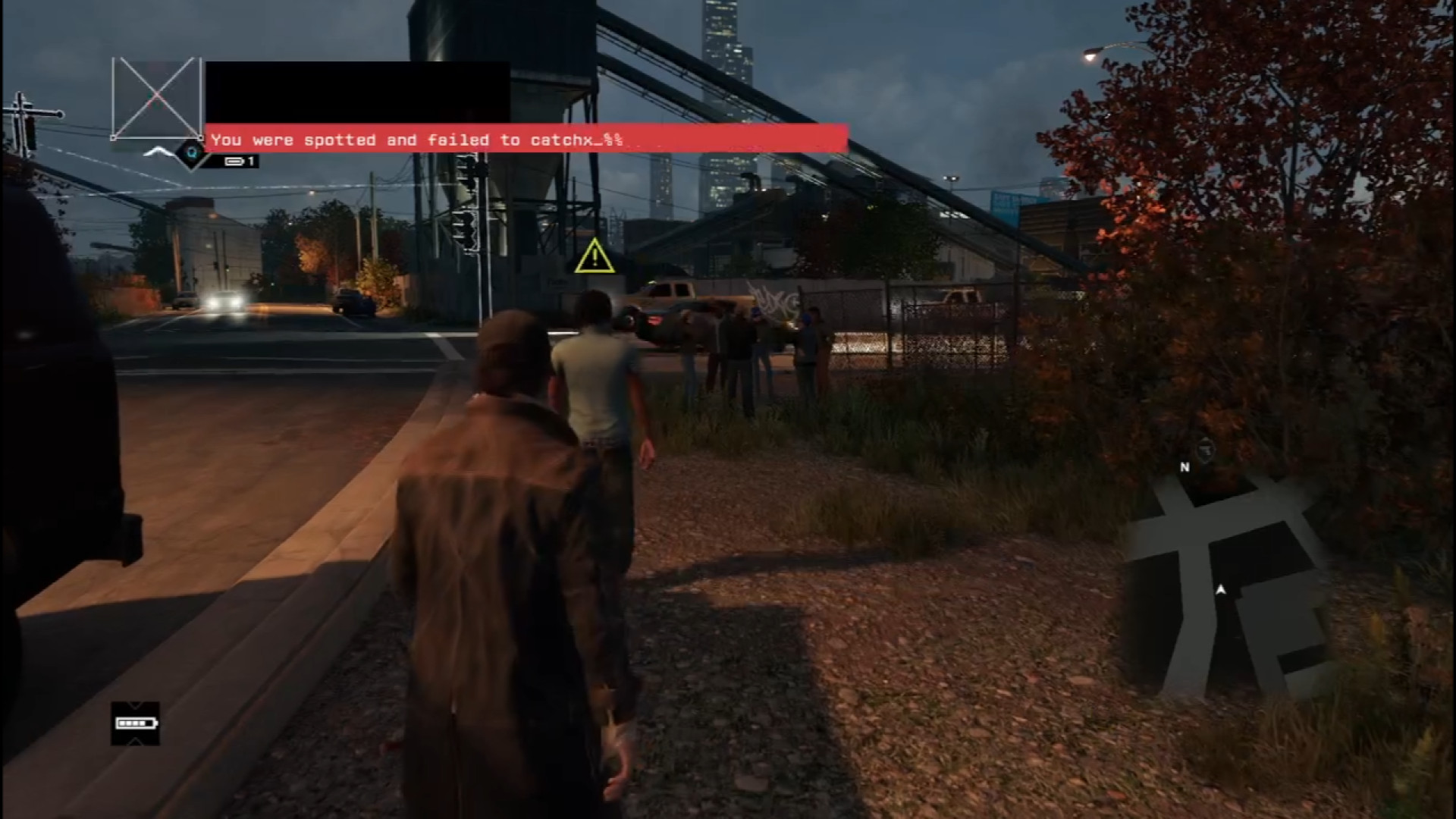Open the city minimap
This screenshot has height=819, width=1456.
click(x=1227, y=584)
